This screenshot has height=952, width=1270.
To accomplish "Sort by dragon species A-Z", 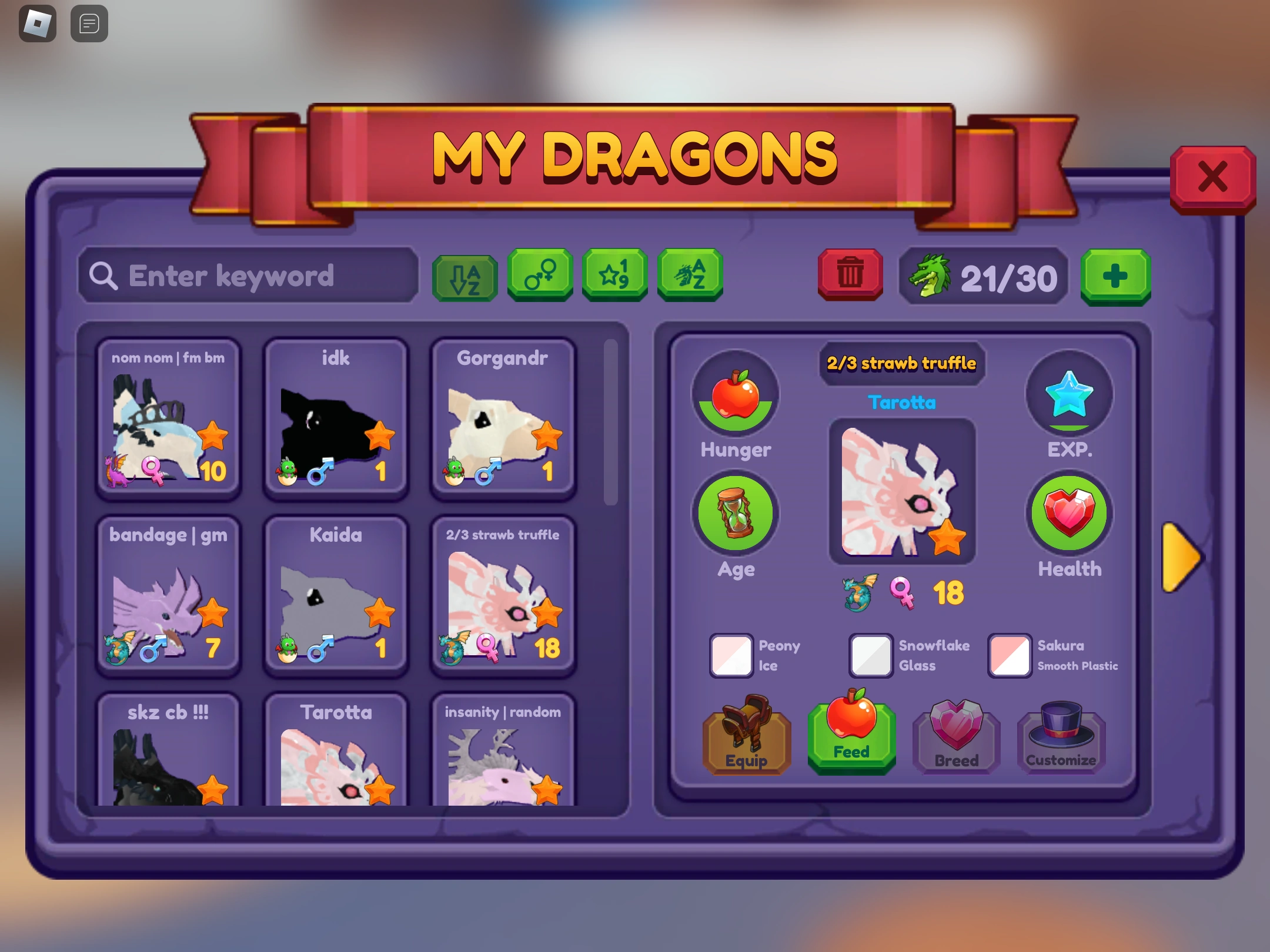I will pyautogui.click(x=689, y=276).
